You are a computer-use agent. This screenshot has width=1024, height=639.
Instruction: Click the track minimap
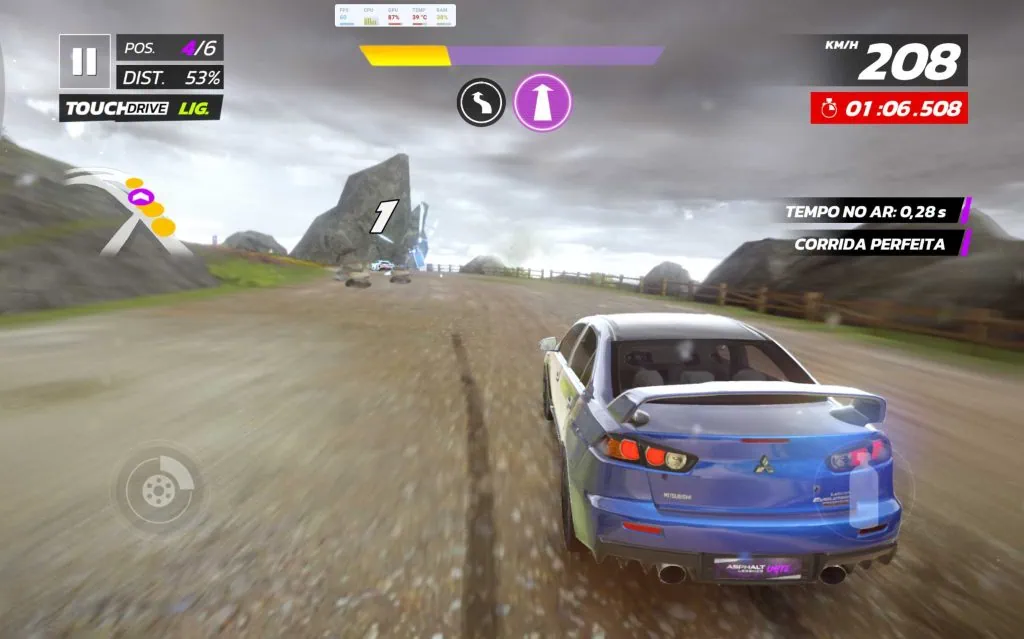[130, 210]
